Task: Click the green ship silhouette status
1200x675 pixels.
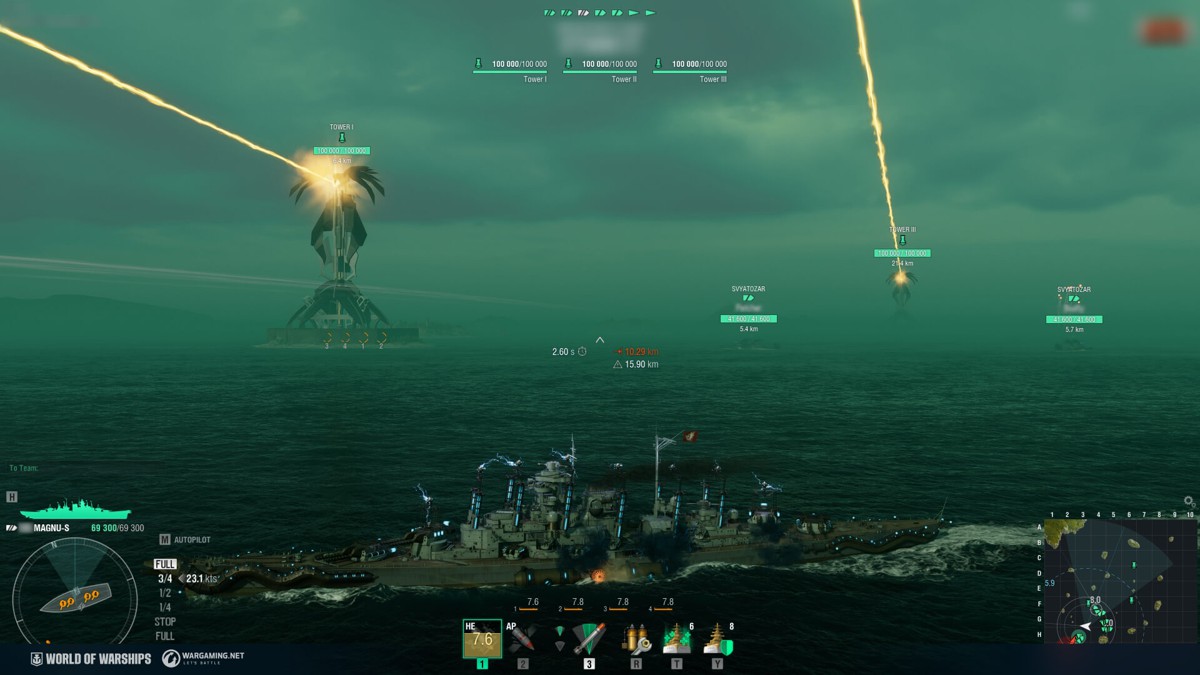Action: pos(75,509)
